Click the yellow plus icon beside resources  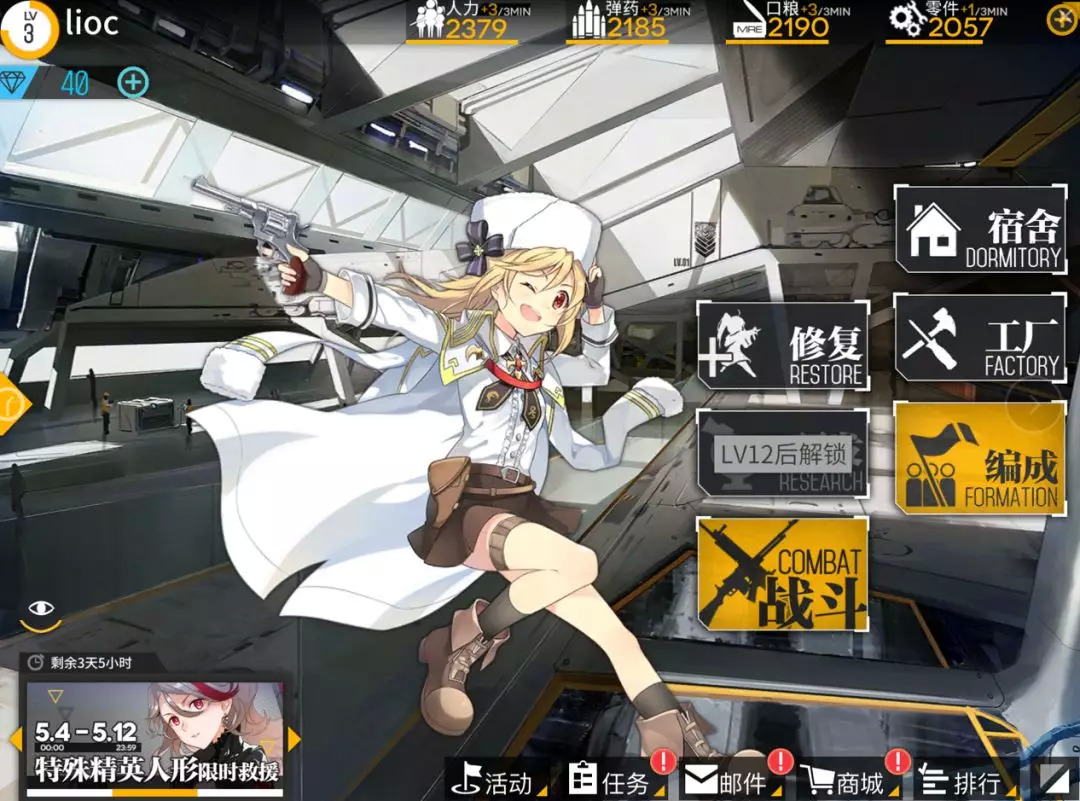tap(1060, 19)
